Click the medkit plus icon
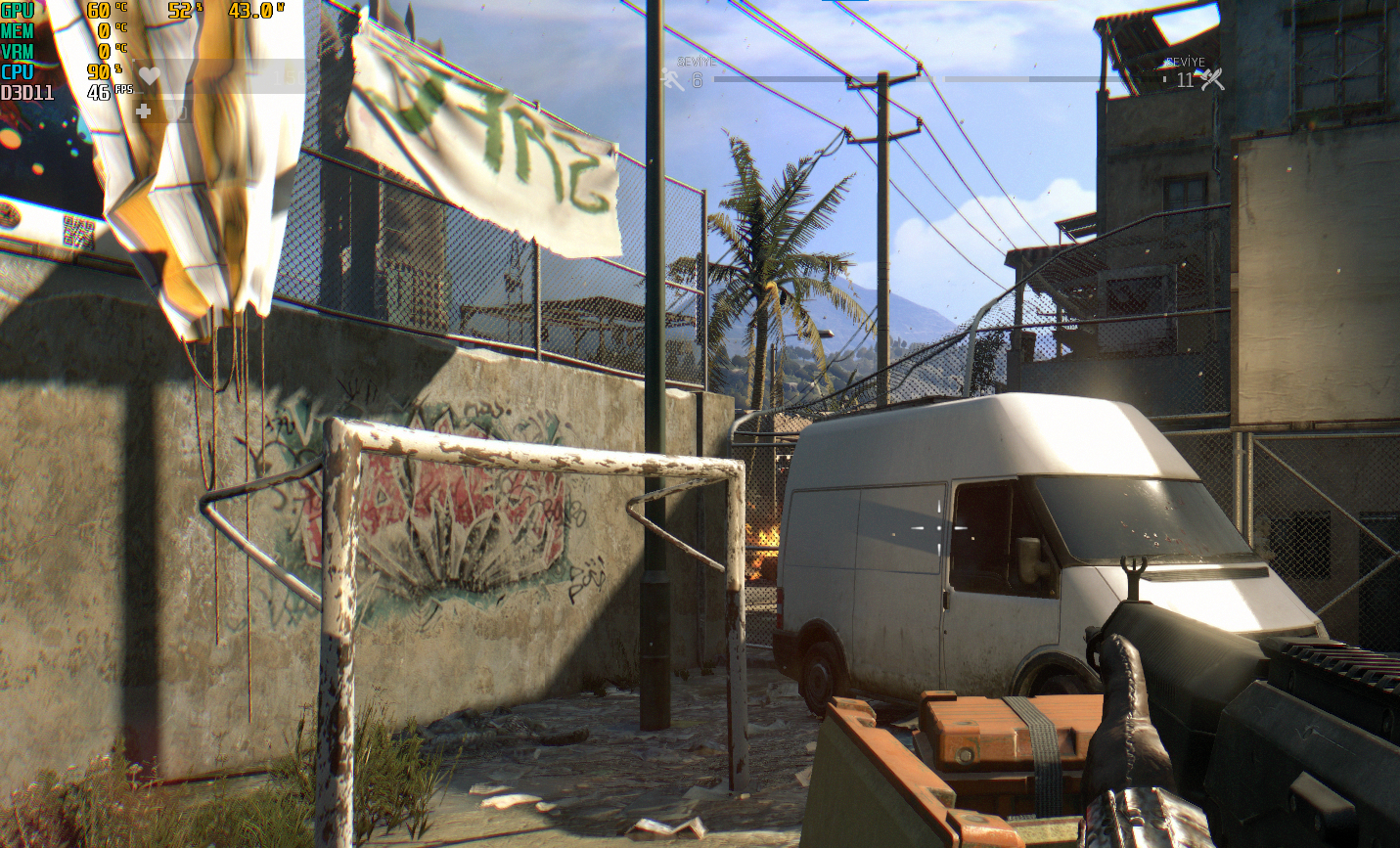The image size is (1400, 848). tap(143, 112)
